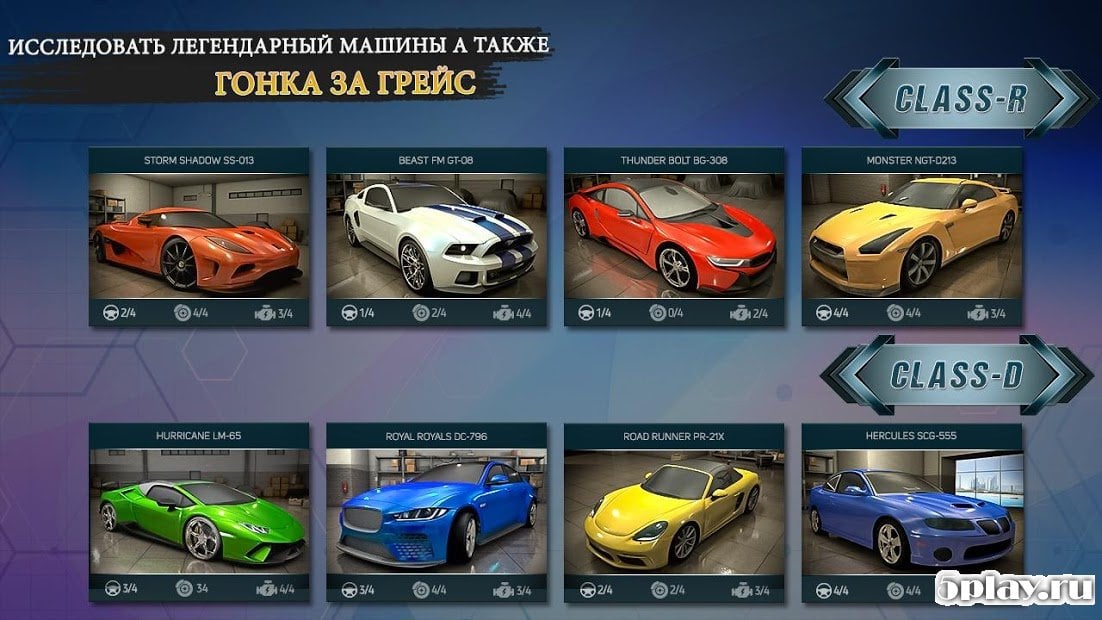Choose the Hurricane LM-65 green car
Screen dimensions: 1102x620
point(198,512)
